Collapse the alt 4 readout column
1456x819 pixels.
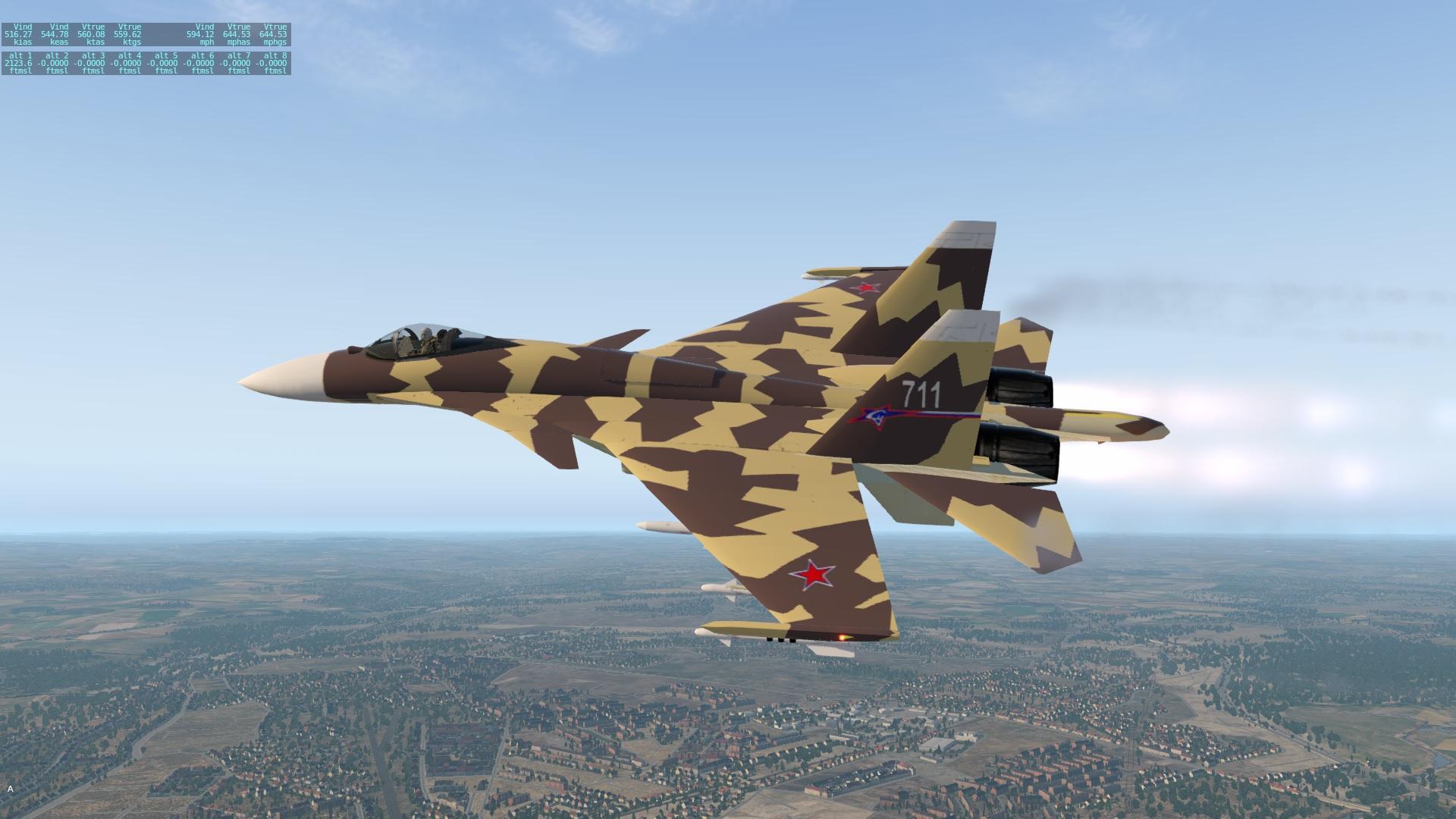(x=128, y=62)
